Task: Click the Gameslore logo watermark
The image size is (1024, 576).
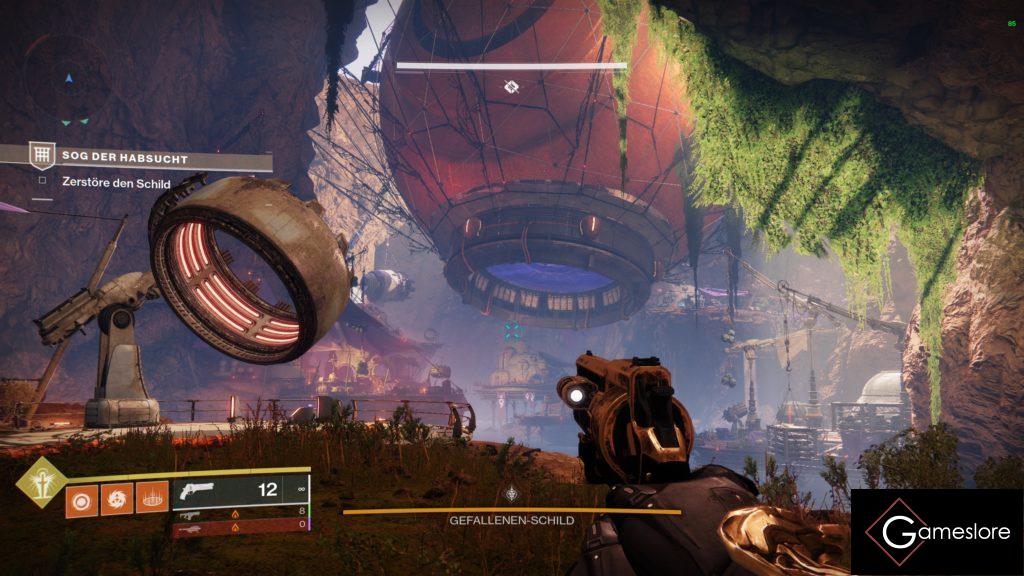Action: 936,531
